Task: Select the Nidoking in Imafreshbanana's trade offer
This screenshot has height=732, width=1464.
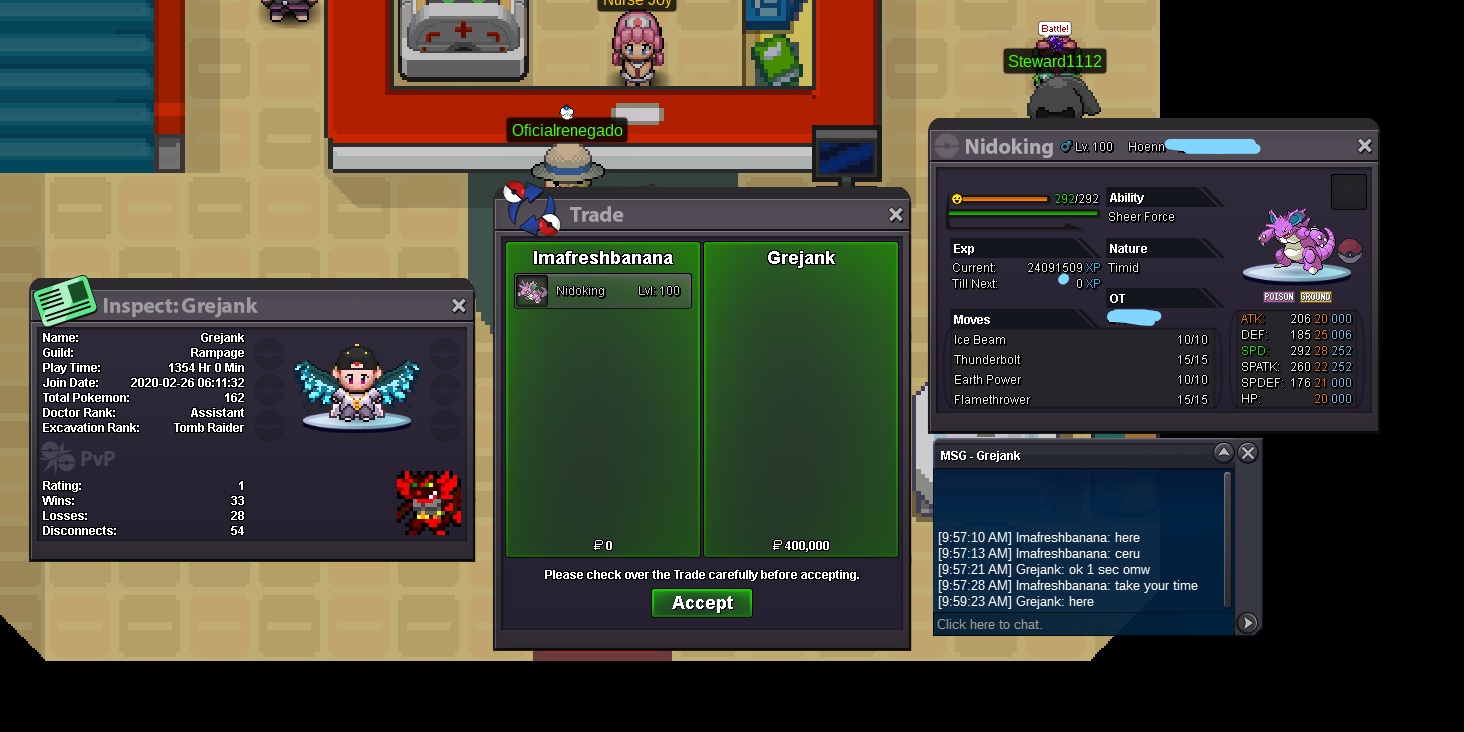Action: point(603,291)
